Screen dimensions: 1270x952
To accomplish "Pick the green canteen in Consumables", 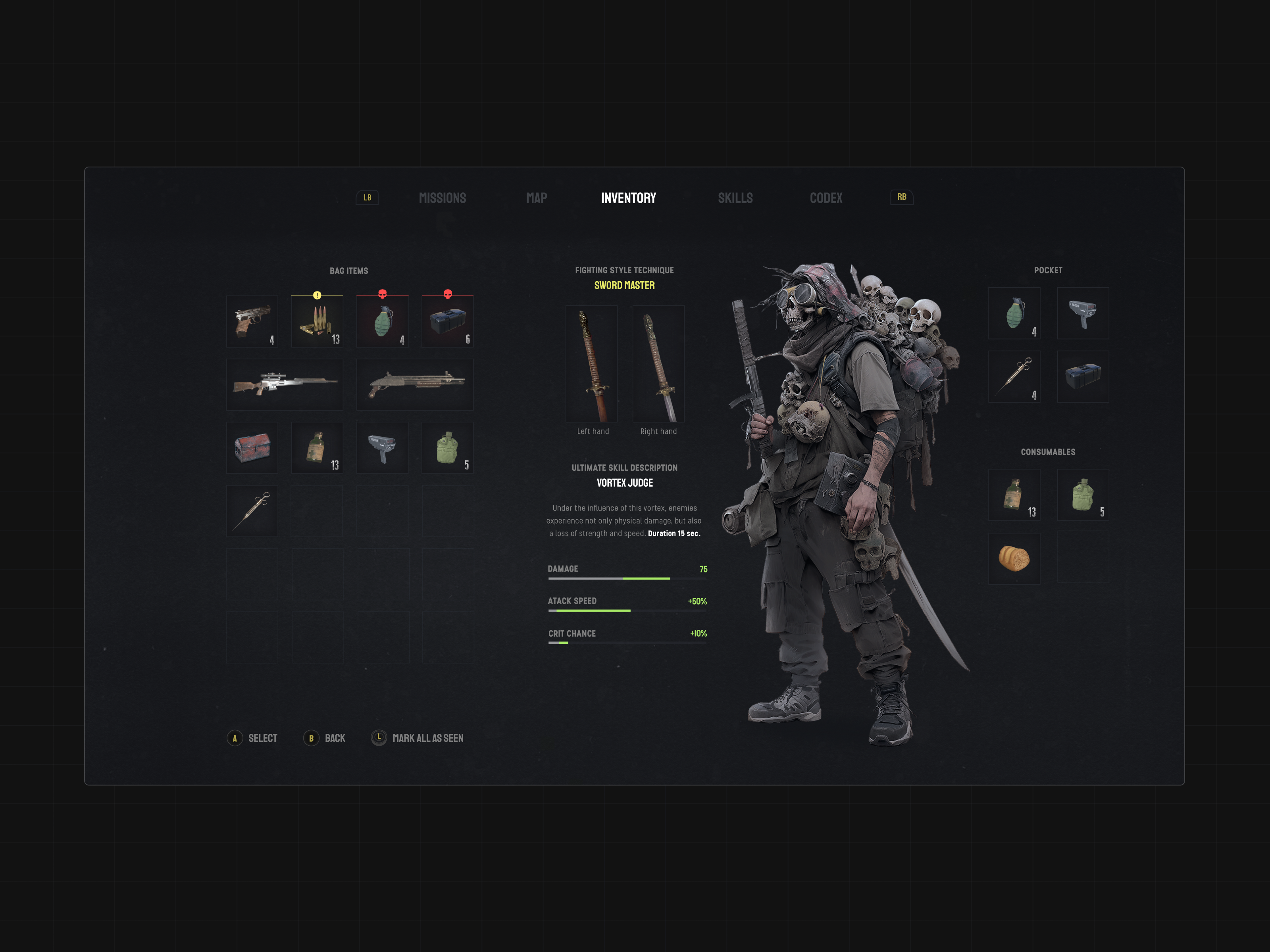I will pyautogui.click(x=1083, y=495).
